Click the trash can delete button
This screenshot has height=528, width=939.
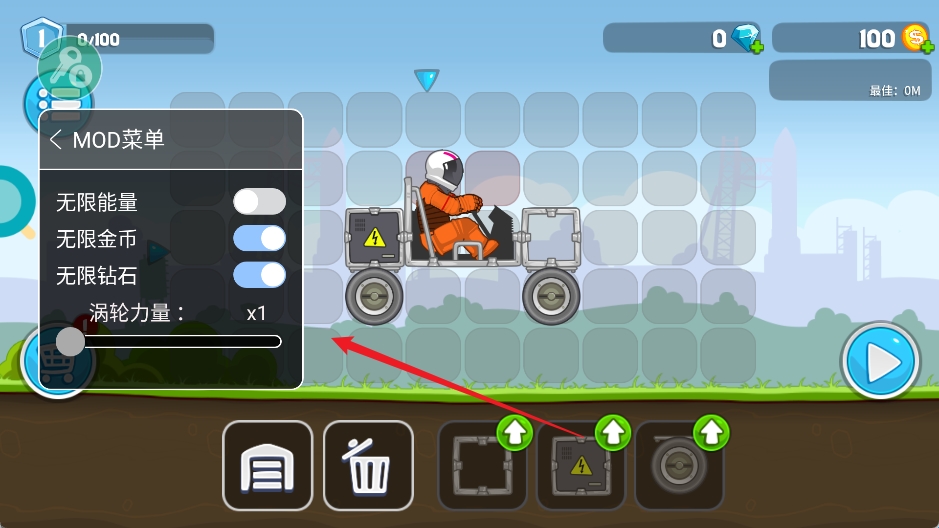coord(368,466)
